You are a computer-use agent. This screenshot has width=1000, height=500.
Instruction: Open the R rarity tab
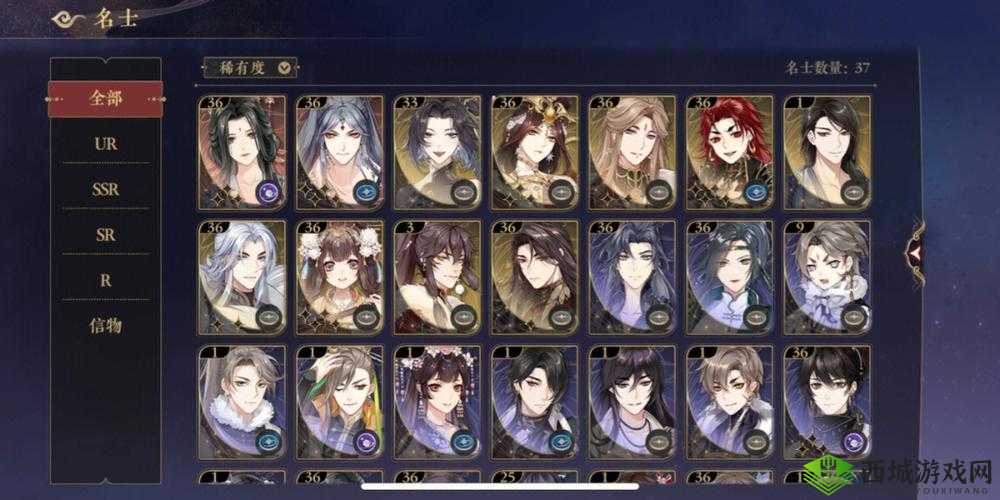point(105,280)
